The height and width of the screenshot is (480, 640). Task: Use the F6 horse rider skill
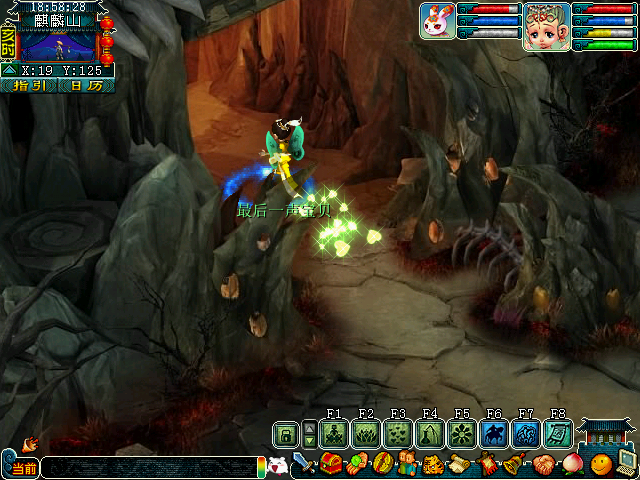494,434
